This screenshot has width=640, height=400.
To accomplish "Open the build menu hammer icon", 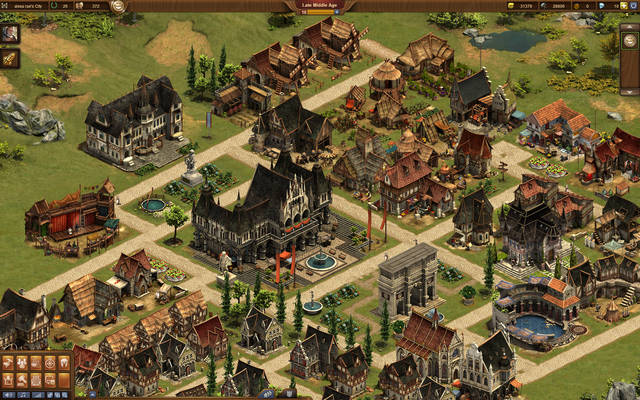I will [8, 362].
